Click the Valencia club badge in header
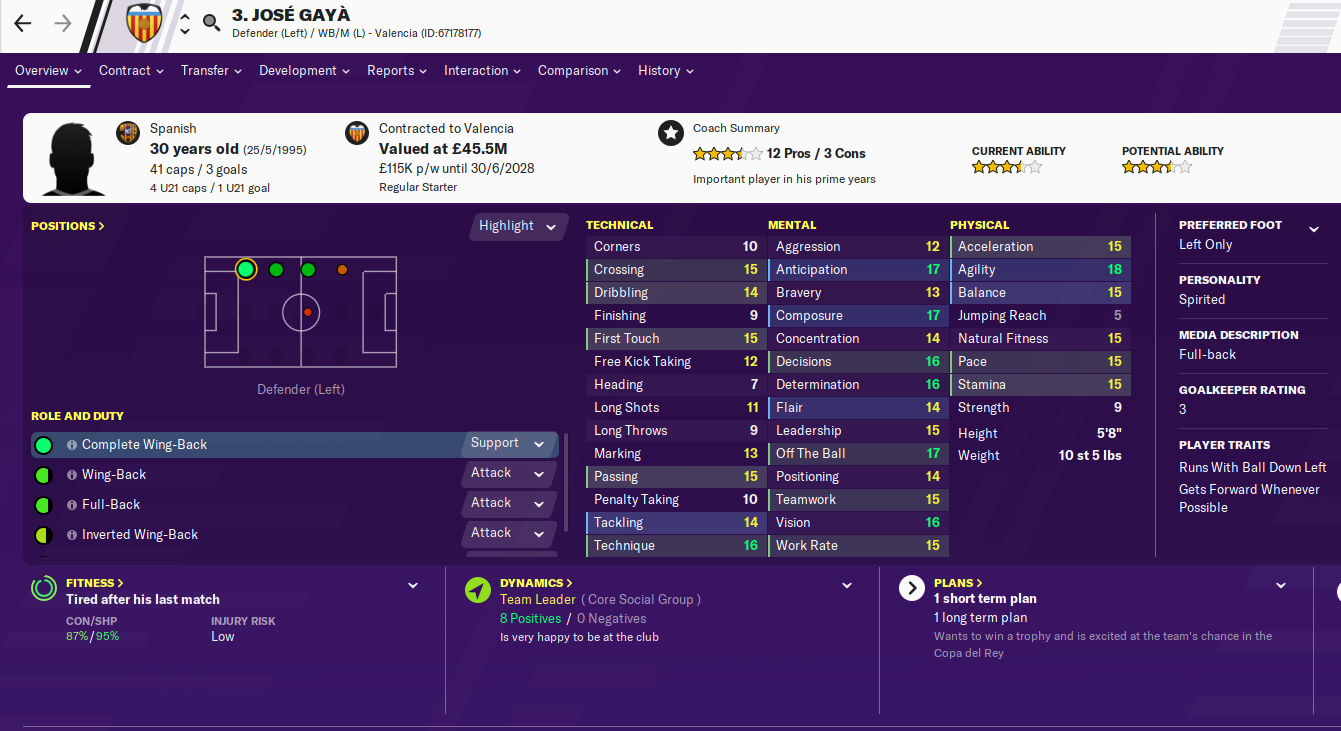This screenshot has width=1341, height=731. 144,24
